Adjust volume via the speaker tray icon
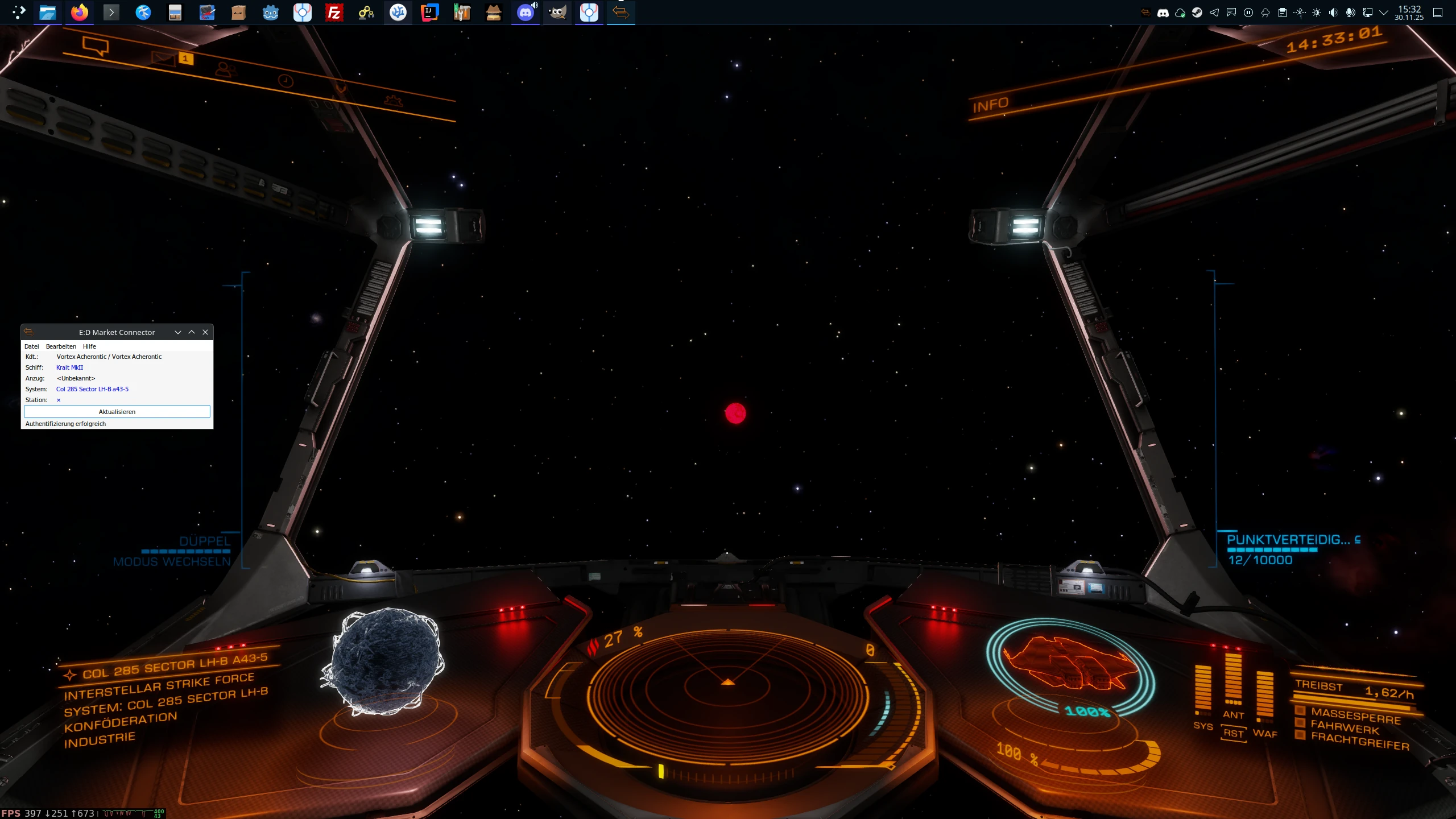The image size is (1456, 819). click(x=1333, y=13)
